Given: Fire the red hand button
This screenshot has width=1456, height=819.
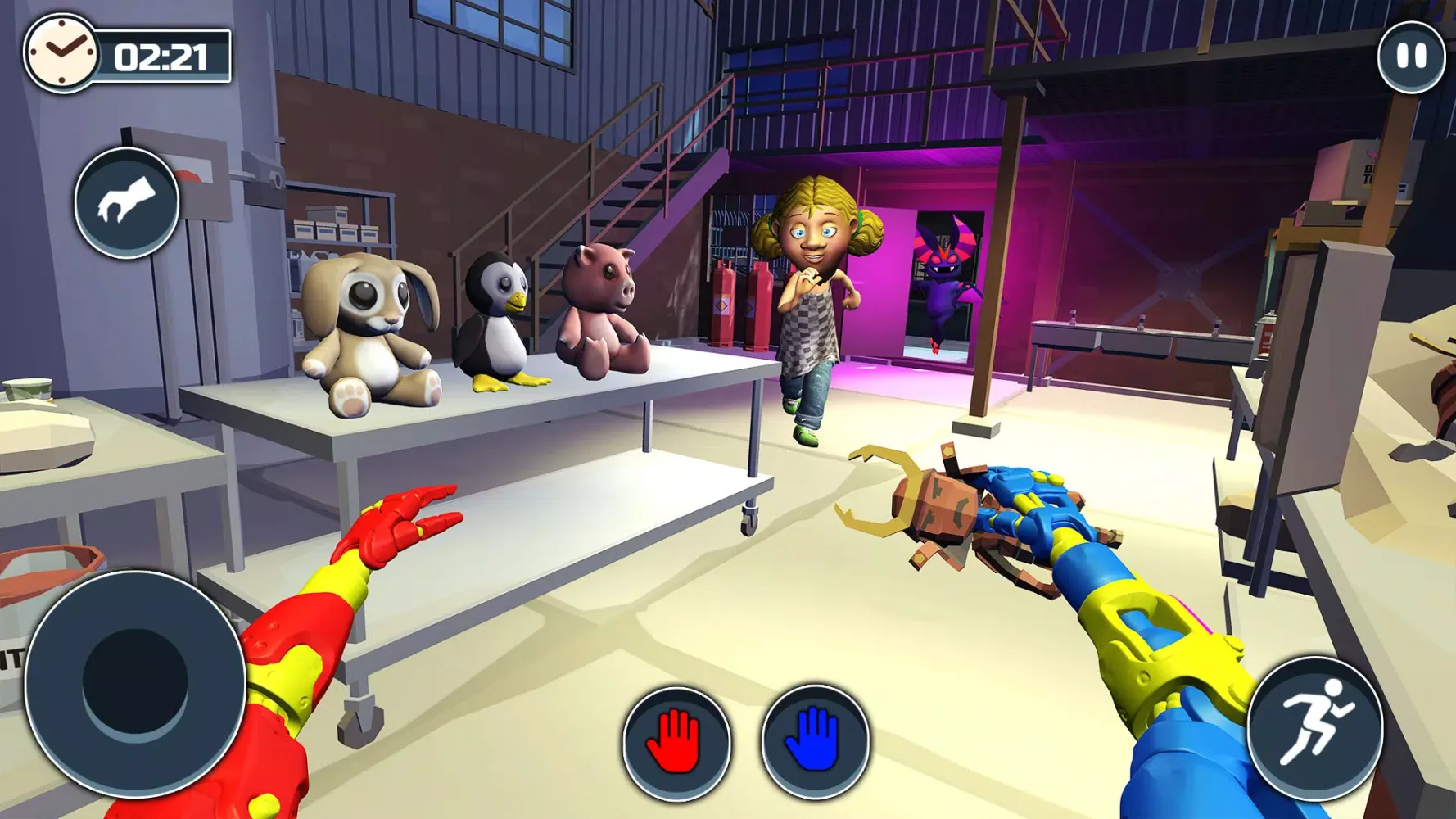Looking at the screenshot, I should 676,743.
